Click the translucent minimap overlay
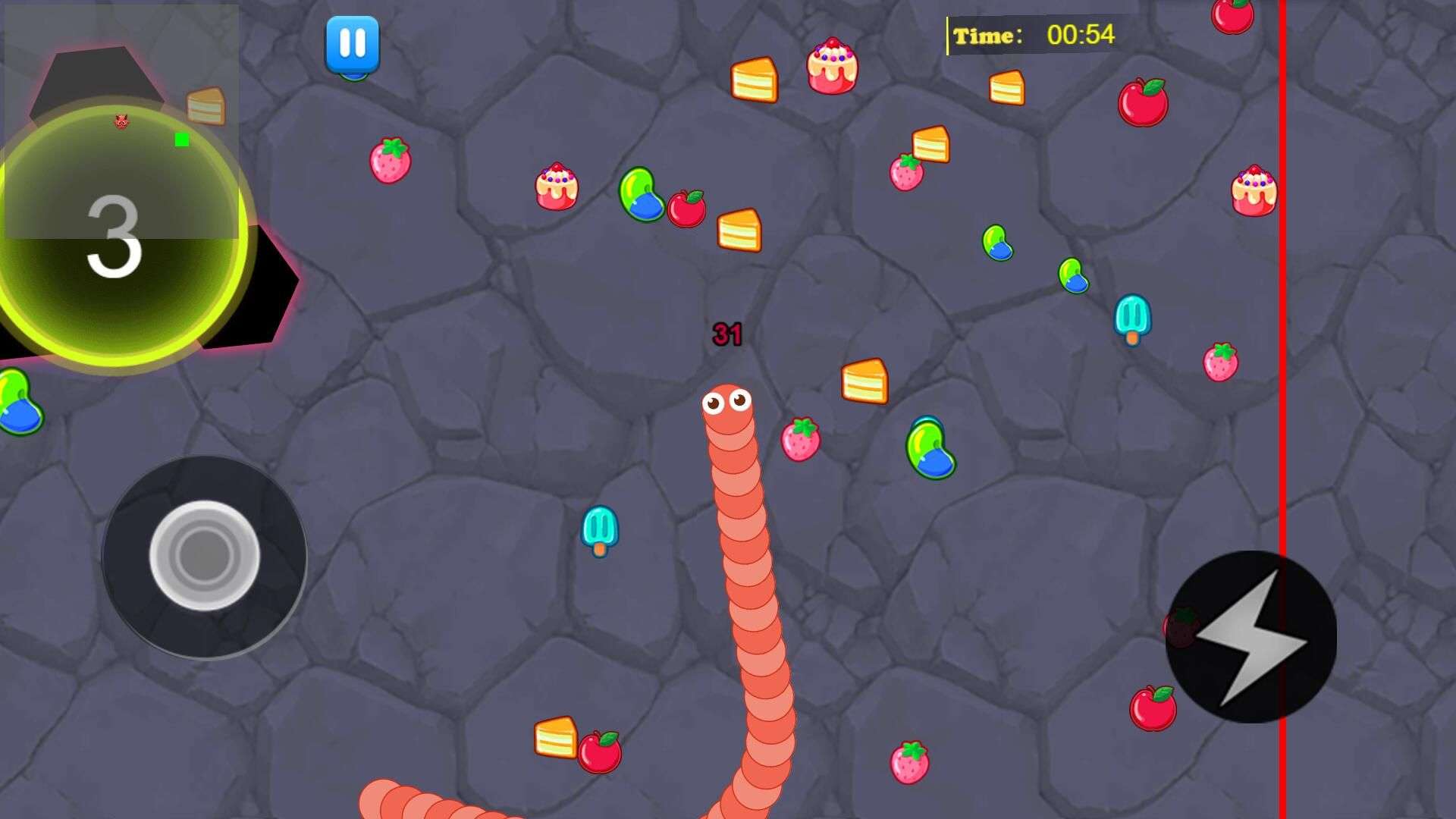 pos(121,121)
